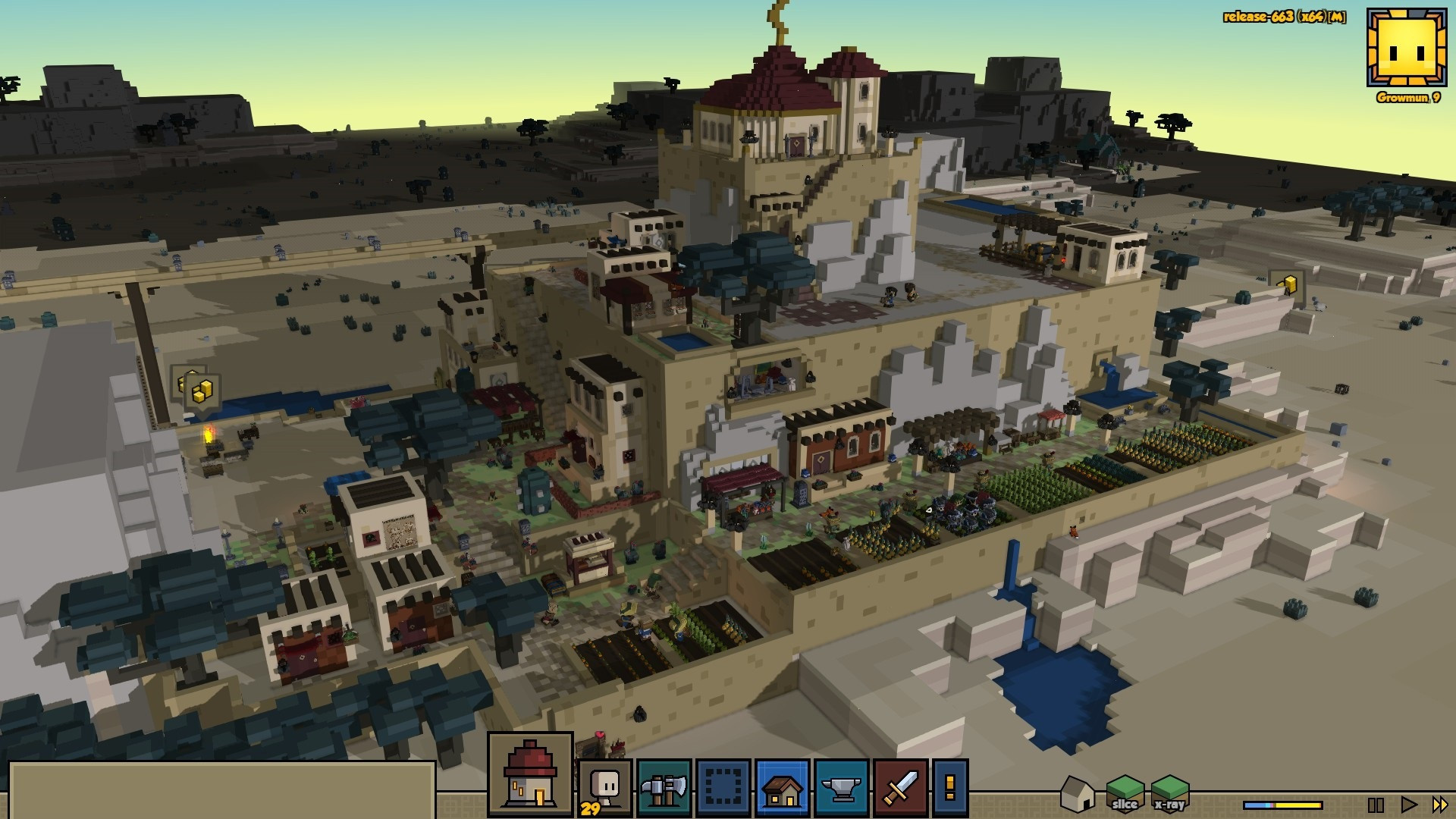The width and height of the screenshot is (1456, 819).
Task: Switch to fast-forward speed
Action: (x=1439, y=805)
